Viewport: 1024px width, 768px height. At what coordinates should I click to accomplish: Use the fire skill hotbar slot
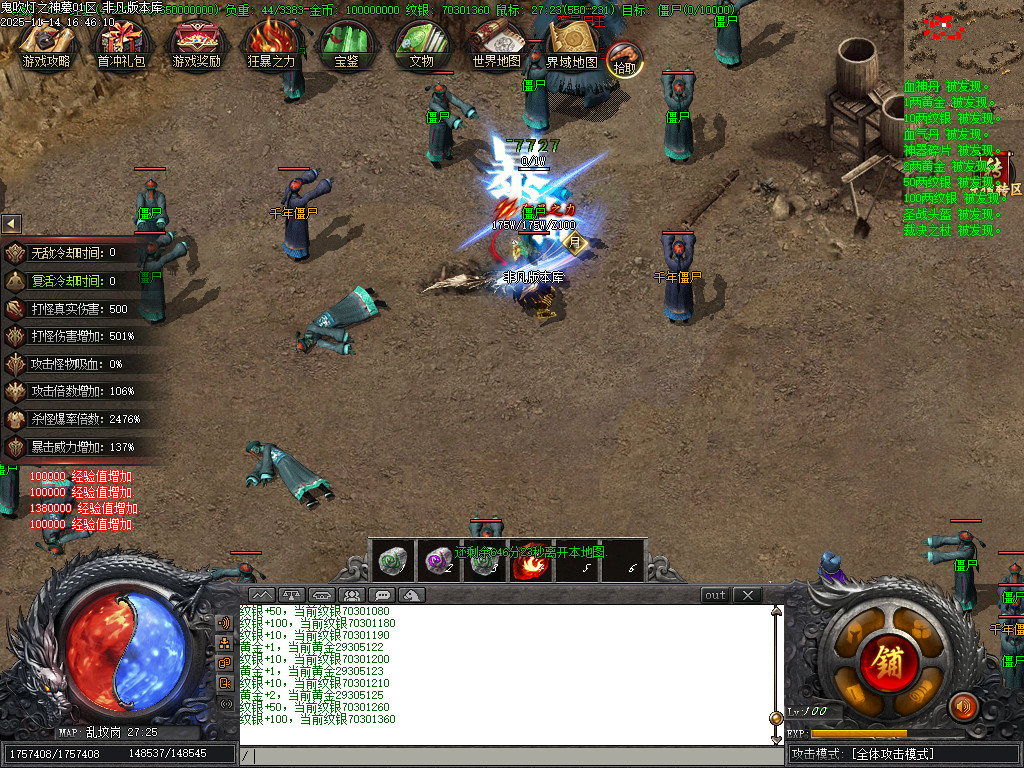[x=527, y=562]
